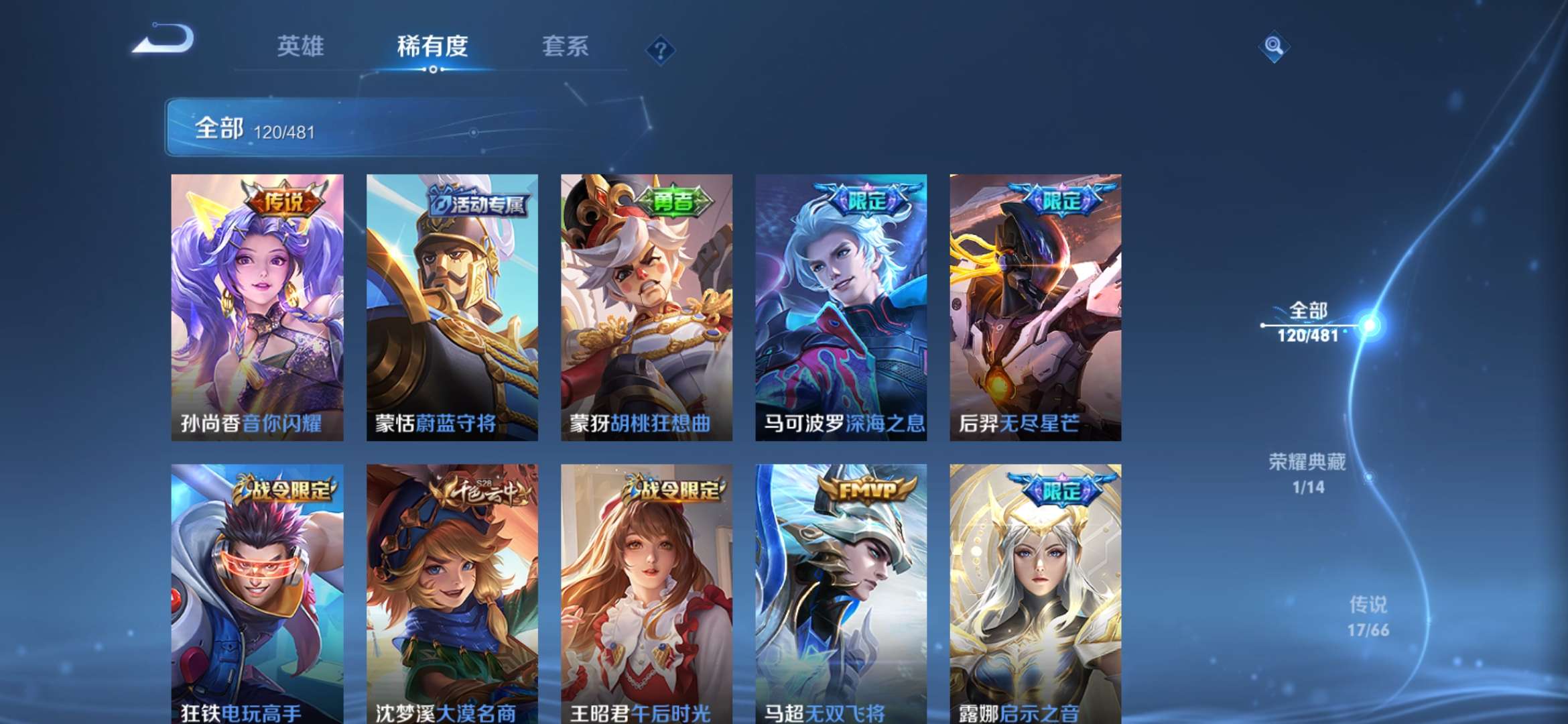Open the search magnifier icon
Screen dimensions: 1568x724
(x=1275, y=47)
